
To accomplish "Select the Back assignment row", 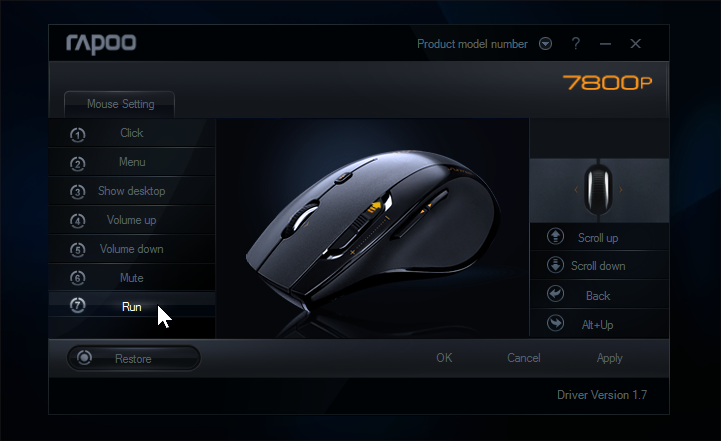I will pos(598,295).
